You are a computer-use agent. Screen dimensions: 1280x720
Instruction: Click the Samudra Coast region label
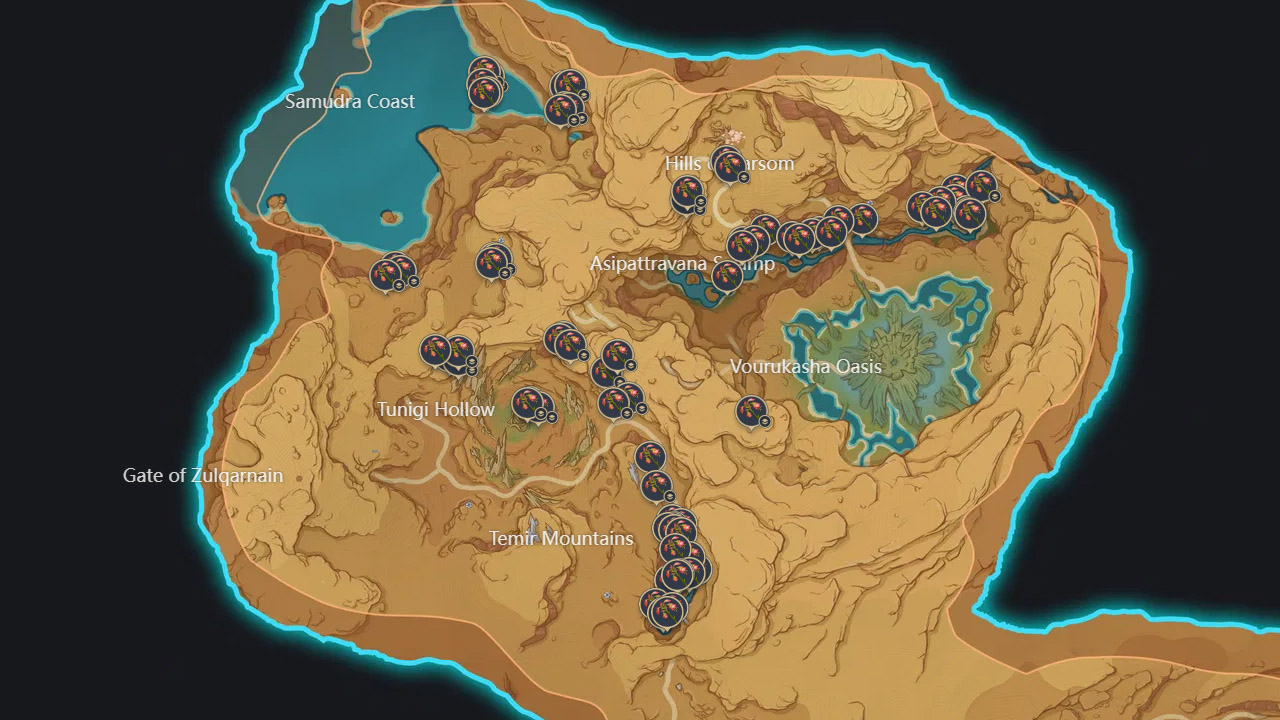tap(351, 101)
